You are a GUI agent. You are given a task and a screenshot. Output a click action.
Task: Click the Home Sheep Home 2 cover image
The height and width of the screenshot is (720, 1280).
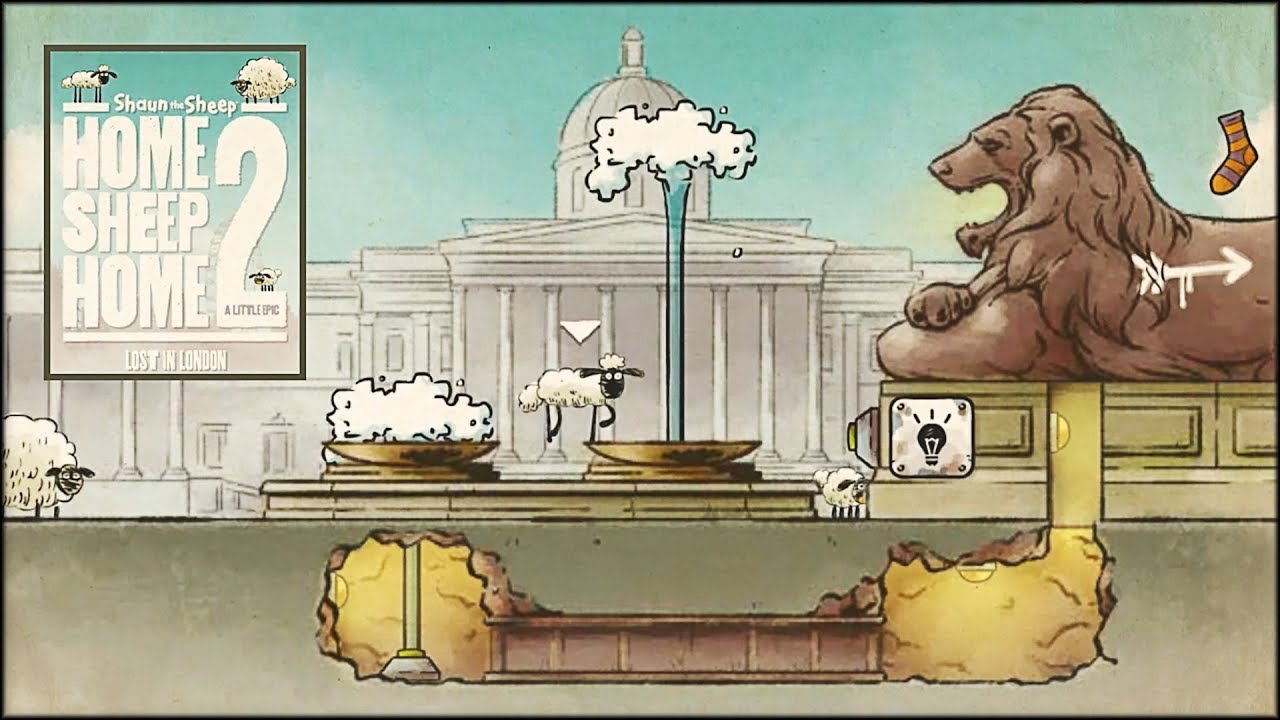point(175,211)
